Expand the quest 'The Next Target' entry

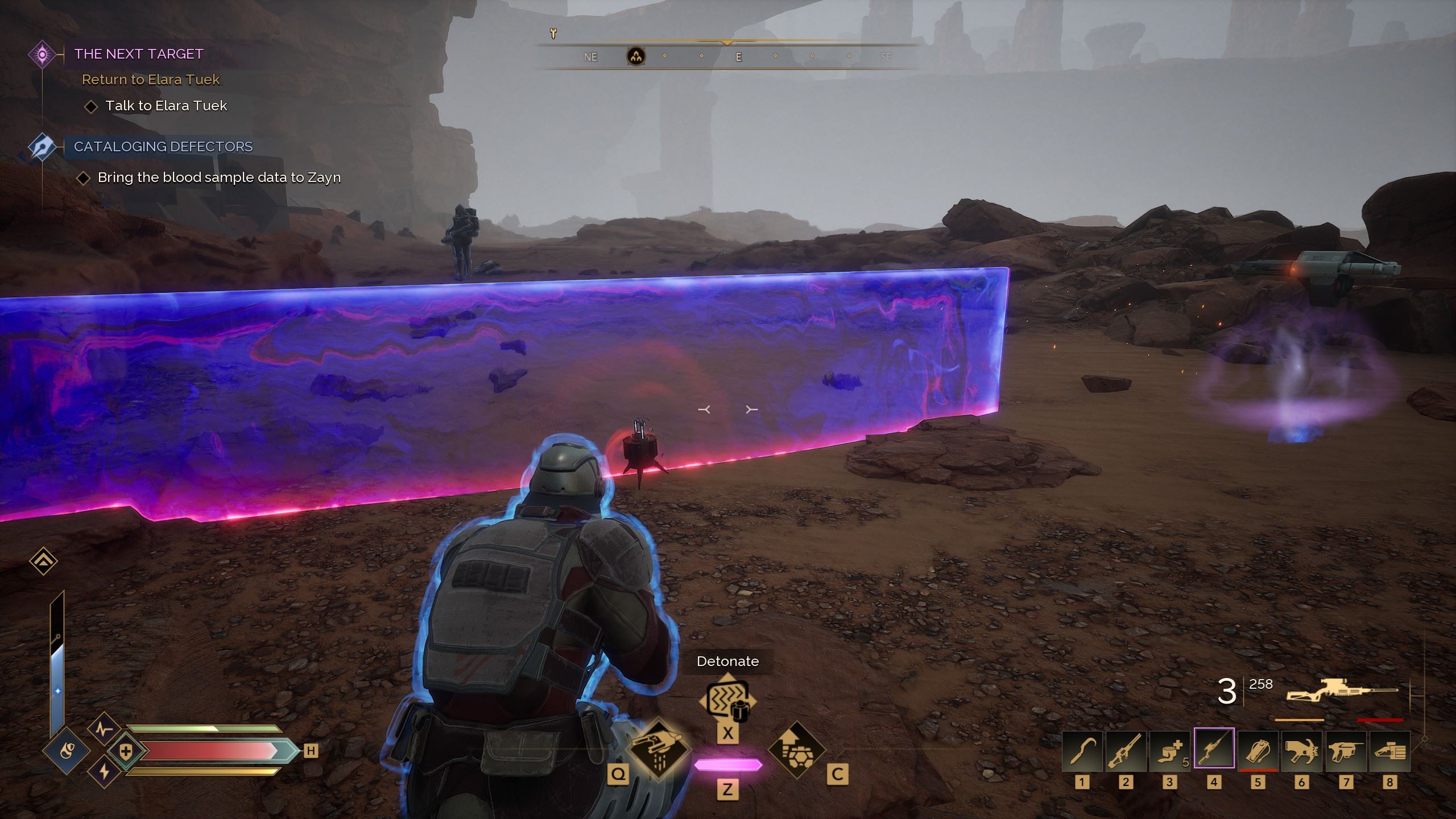coord(138,54)
